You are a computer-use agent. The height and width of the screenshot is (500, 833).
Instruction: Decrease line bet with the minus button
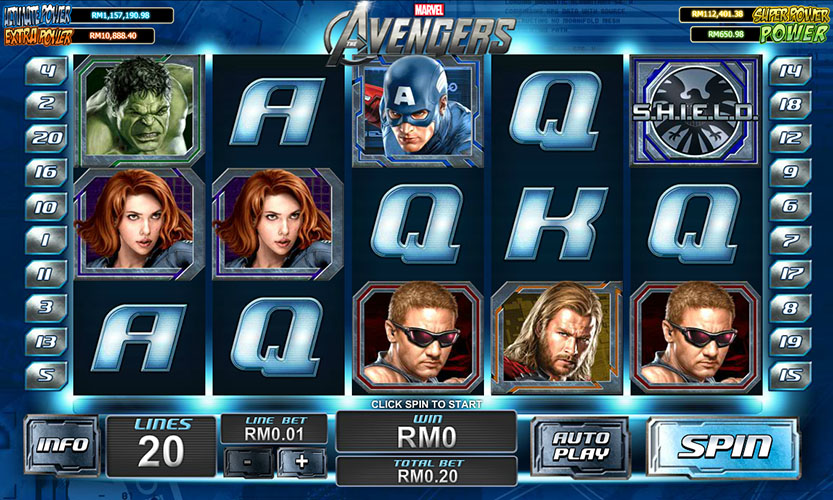[247, 462]
